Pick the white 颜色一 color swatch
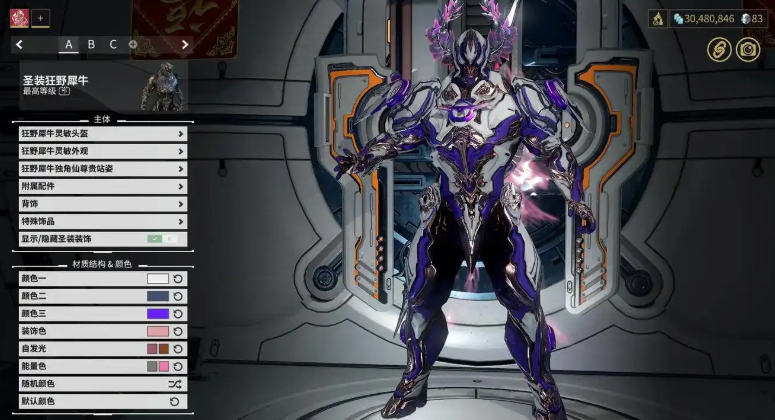Image resolution: width=775 pixels, height=420 pixels. coord(158,279)
